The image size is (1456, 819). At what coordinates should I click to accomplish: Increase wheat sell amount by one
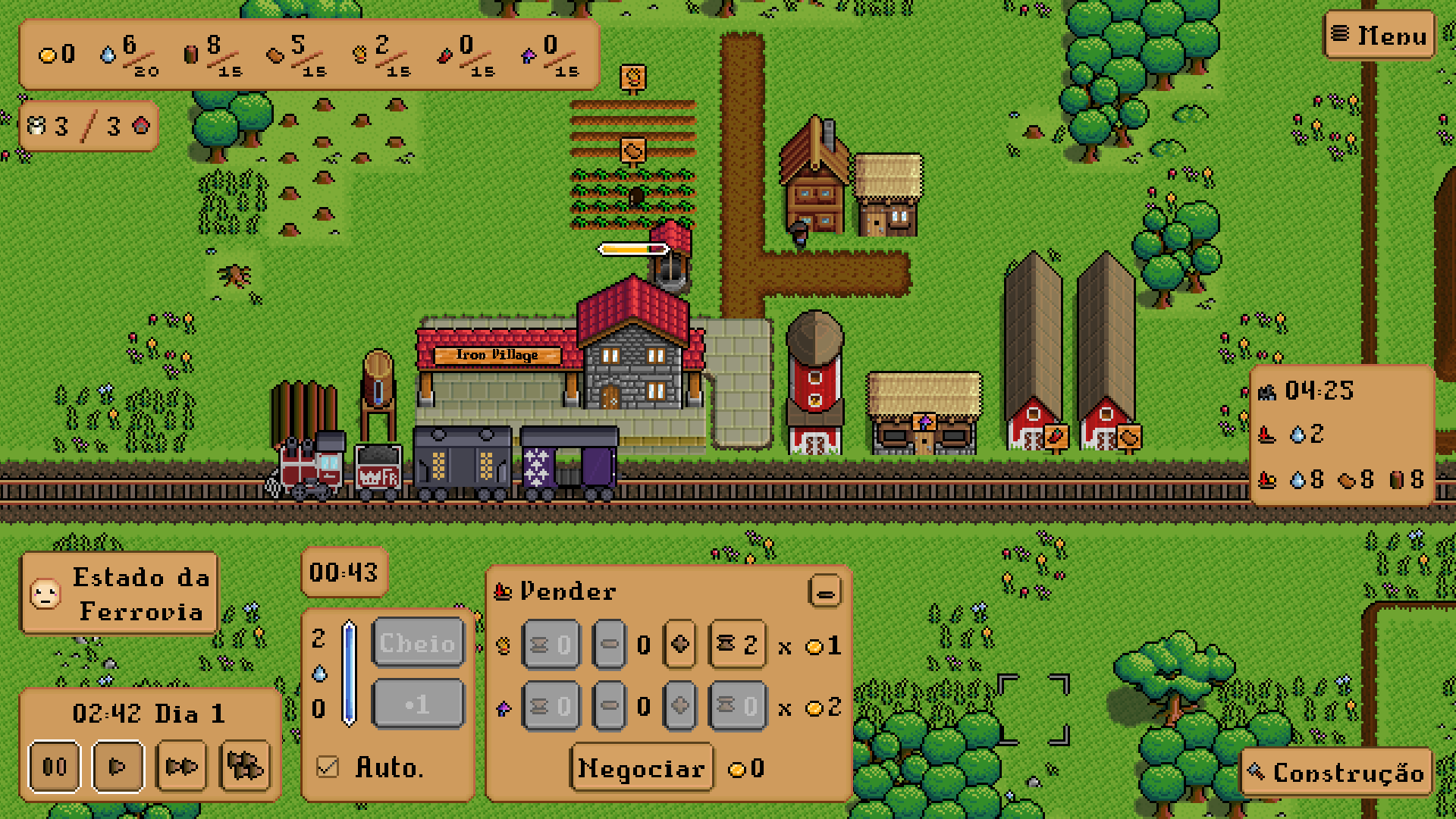679,645
